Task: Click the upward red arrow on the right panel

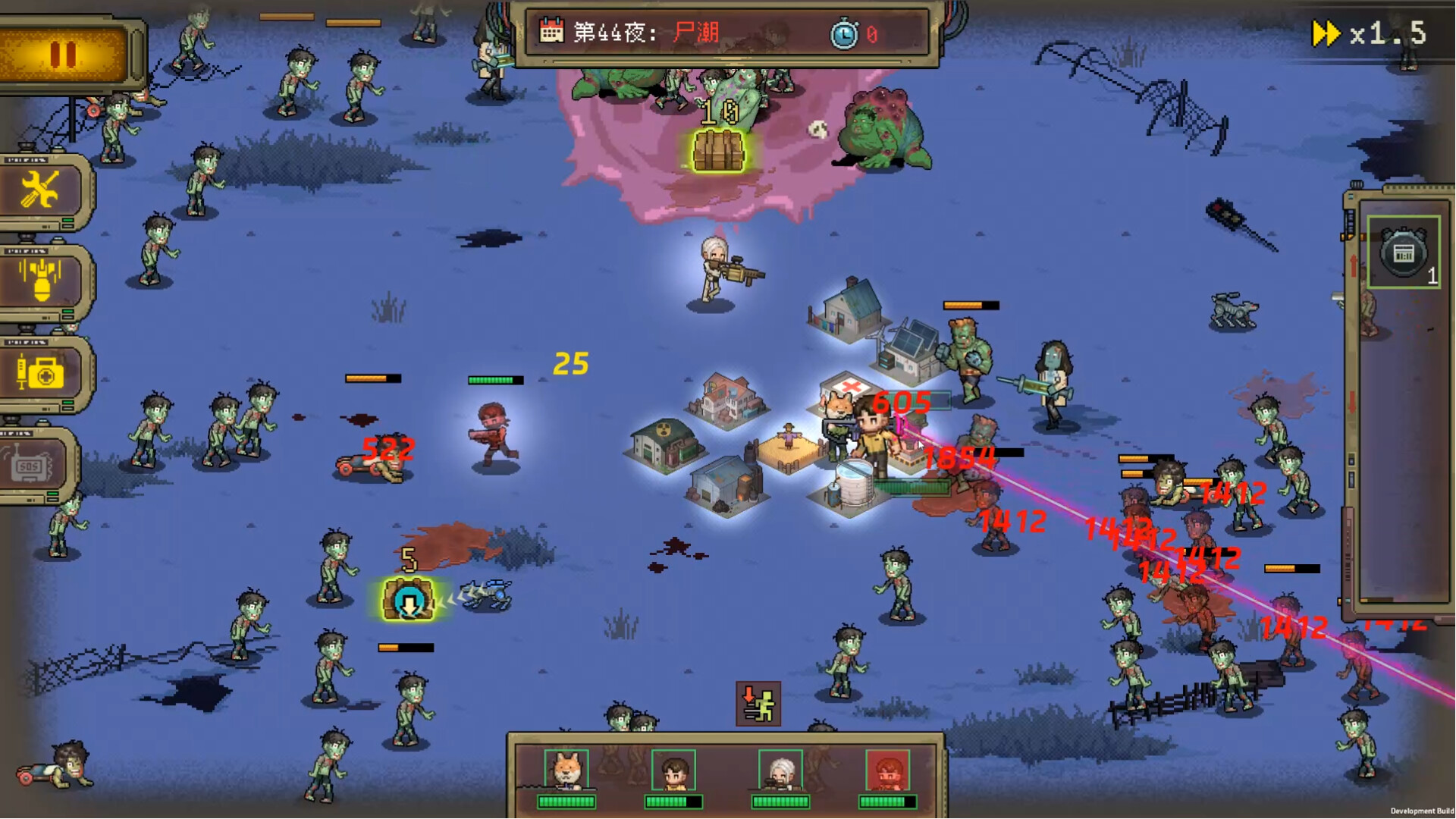Action: [x=1354, y=259]
